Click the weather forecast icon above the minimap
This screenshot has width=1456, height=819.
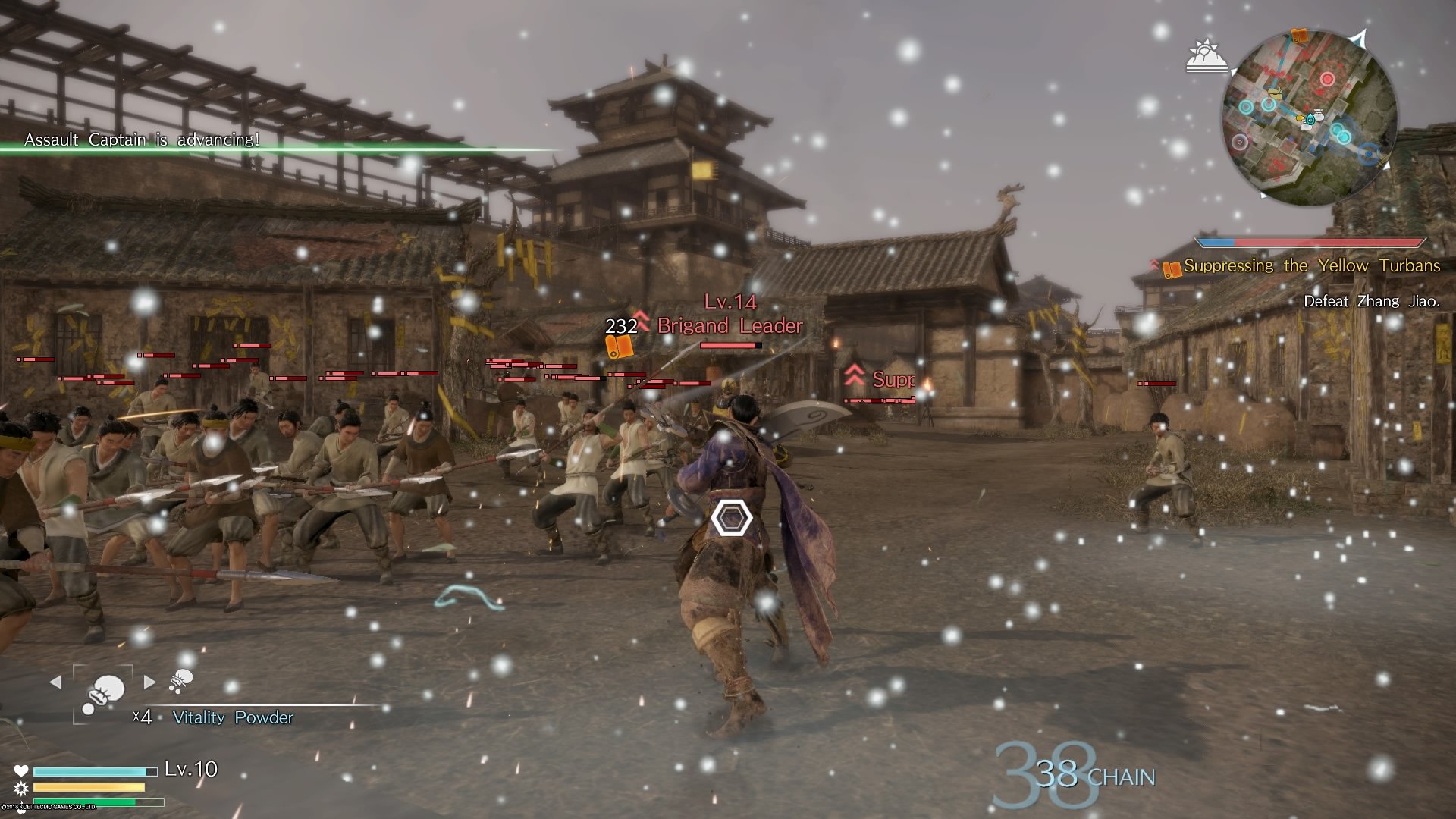coord(1207,58)
